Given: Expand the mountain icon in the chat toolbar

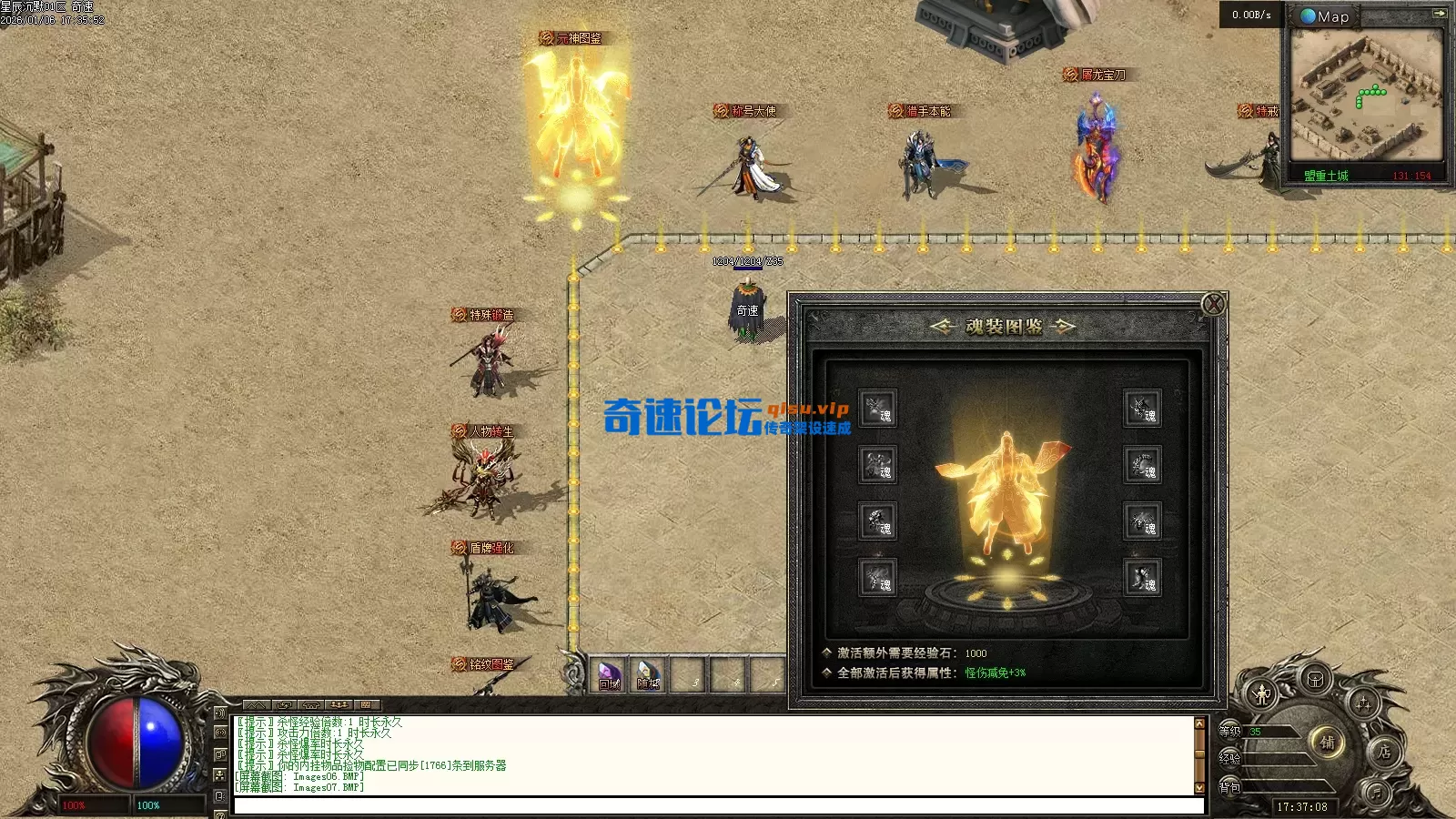Looking at the screenshot, I should 255,705.
